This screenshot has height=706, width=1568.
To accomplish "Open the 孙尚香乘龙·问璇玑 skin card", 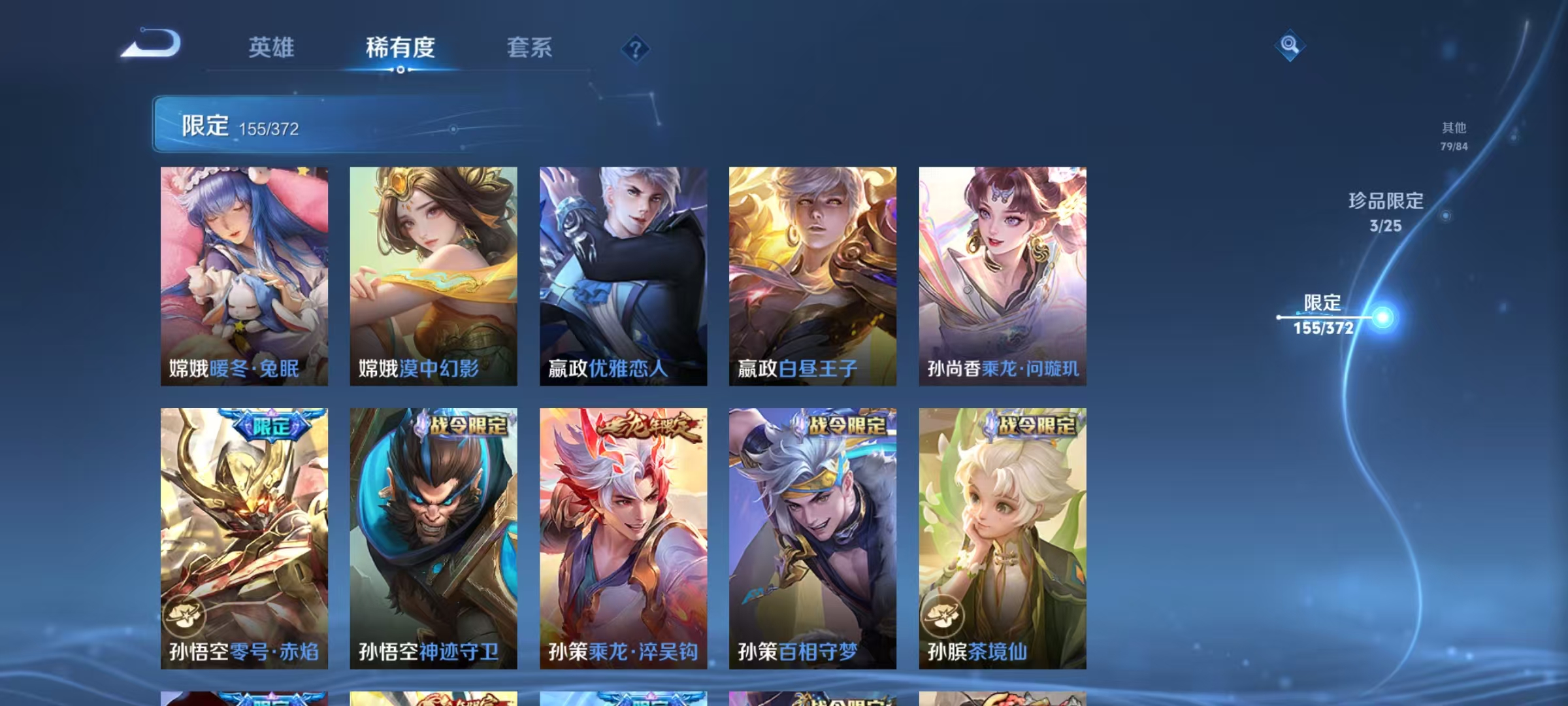I will tap(1000, 275).
